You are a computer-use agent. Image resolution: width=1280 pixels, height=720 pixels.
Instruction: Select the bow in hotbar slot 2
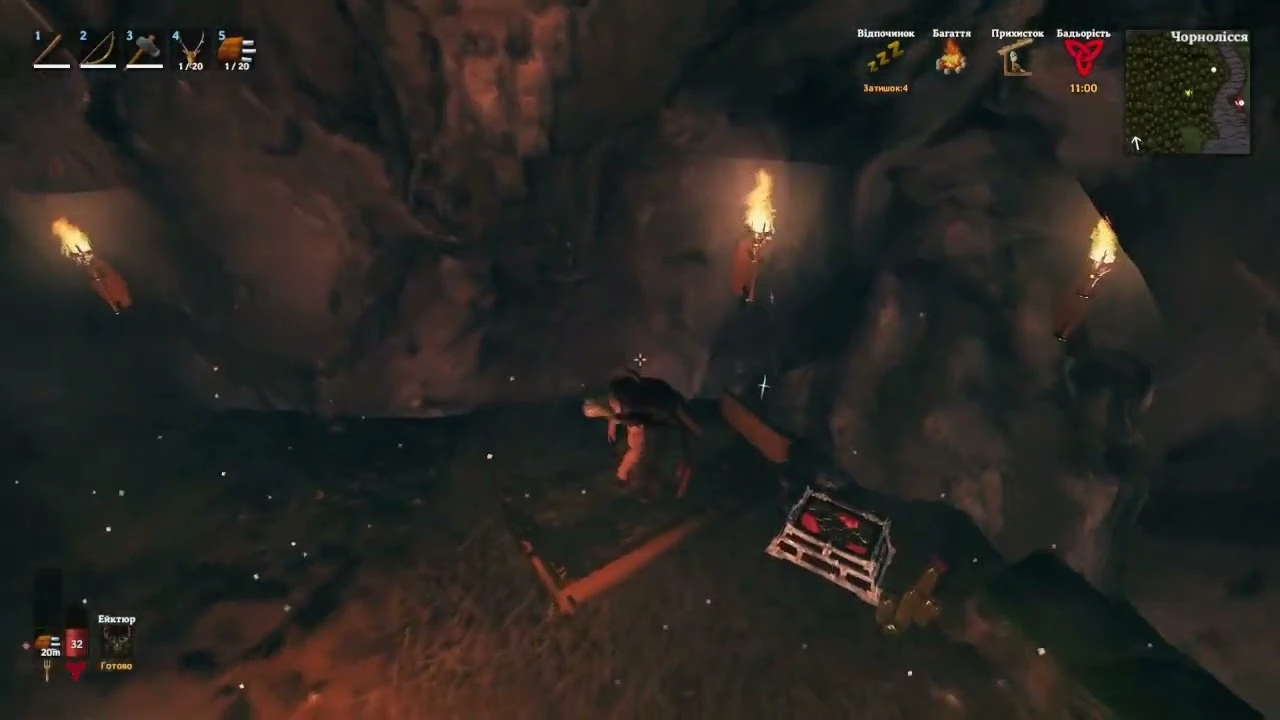click(x=97, y=48)
